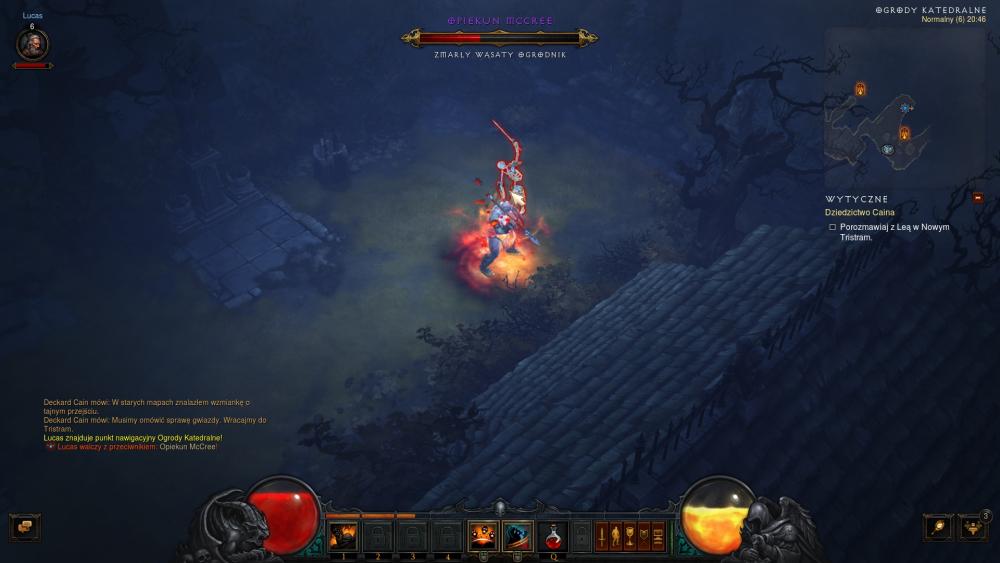
Task: Open the shield menu button
Action: coord(644,537)
